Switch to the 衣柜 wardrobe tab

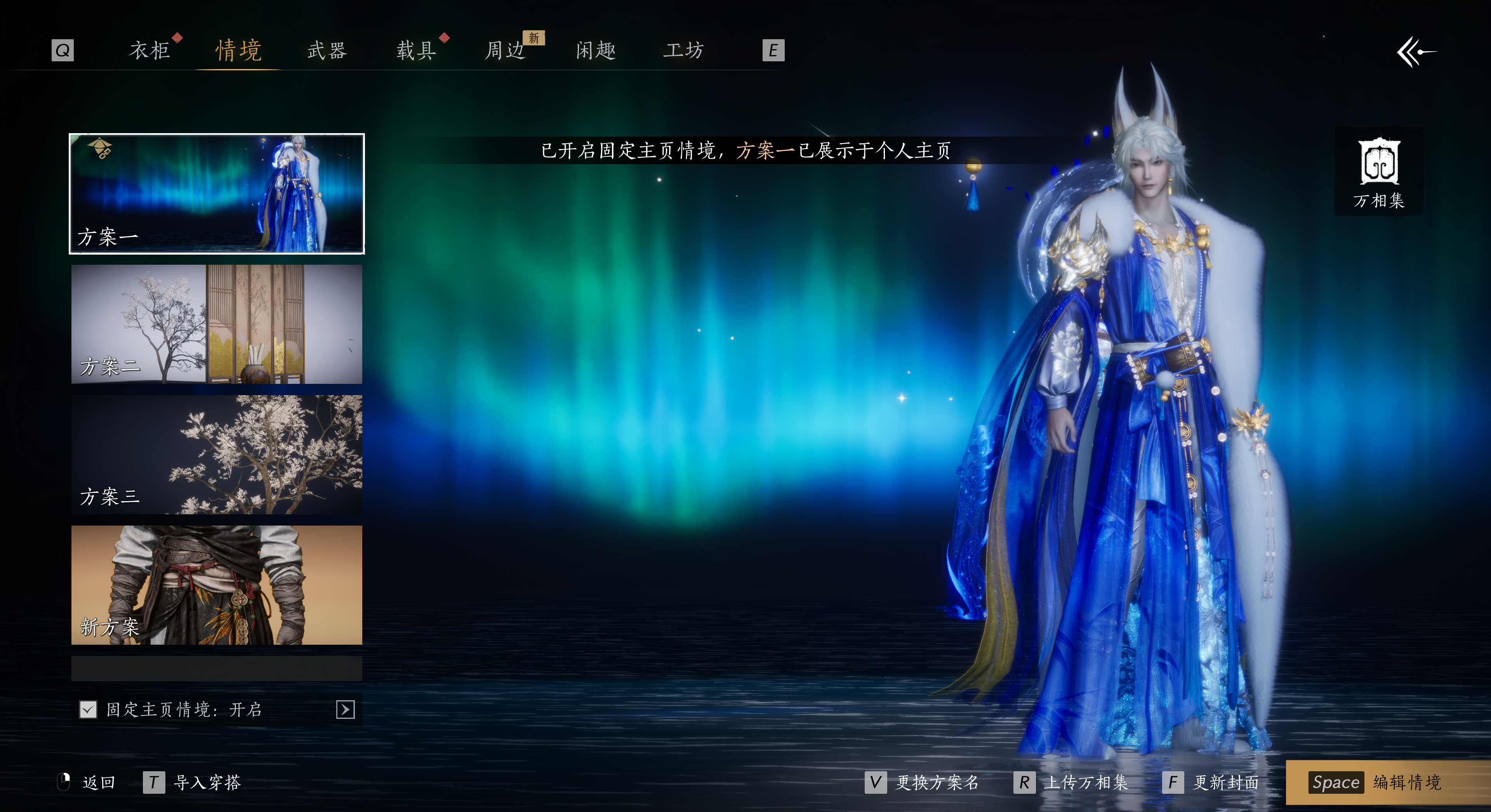149,51
